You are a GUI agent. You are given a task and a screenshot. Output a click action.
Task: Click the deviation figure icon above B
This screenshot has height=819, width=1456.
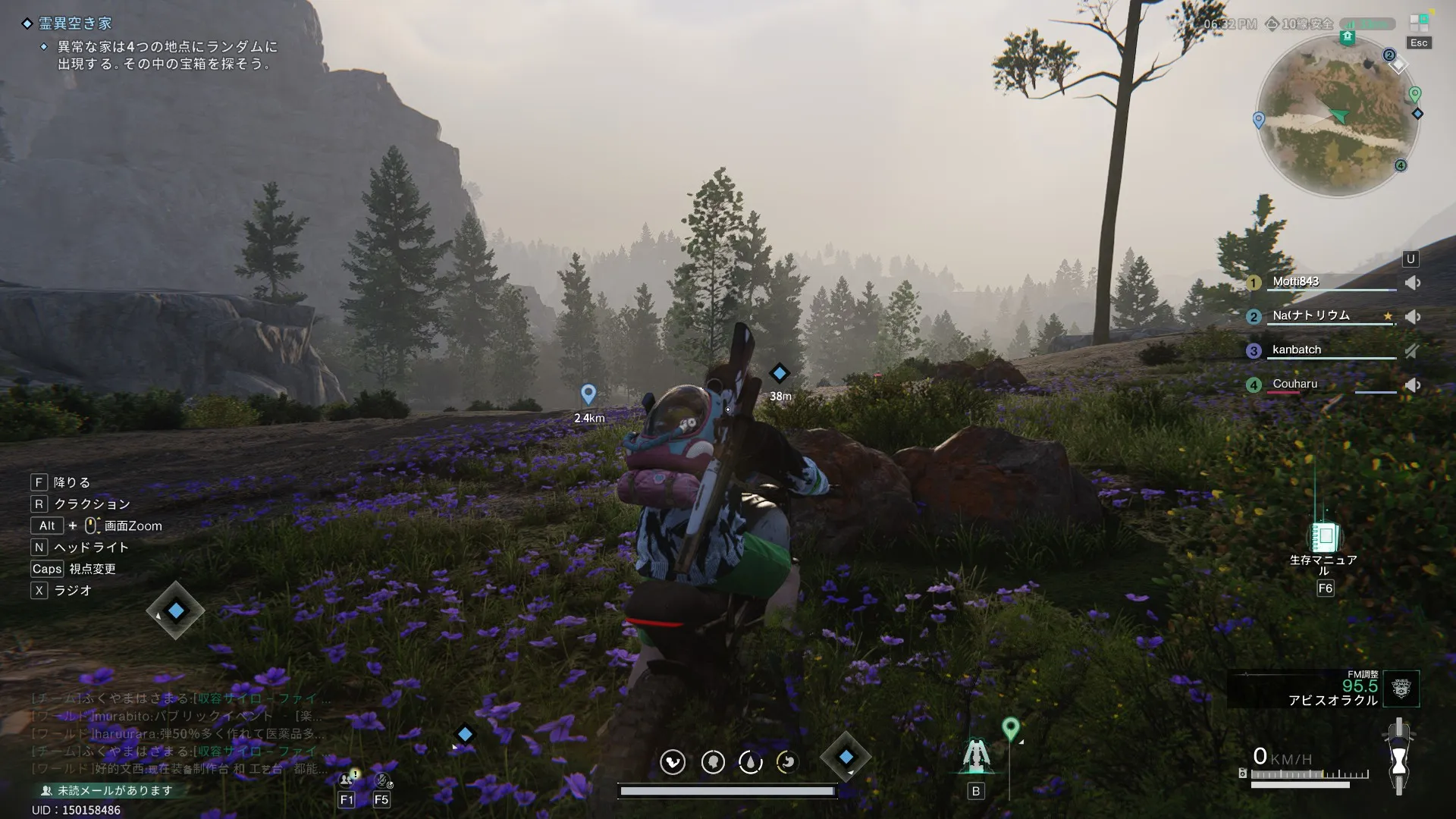click(975, 756)
